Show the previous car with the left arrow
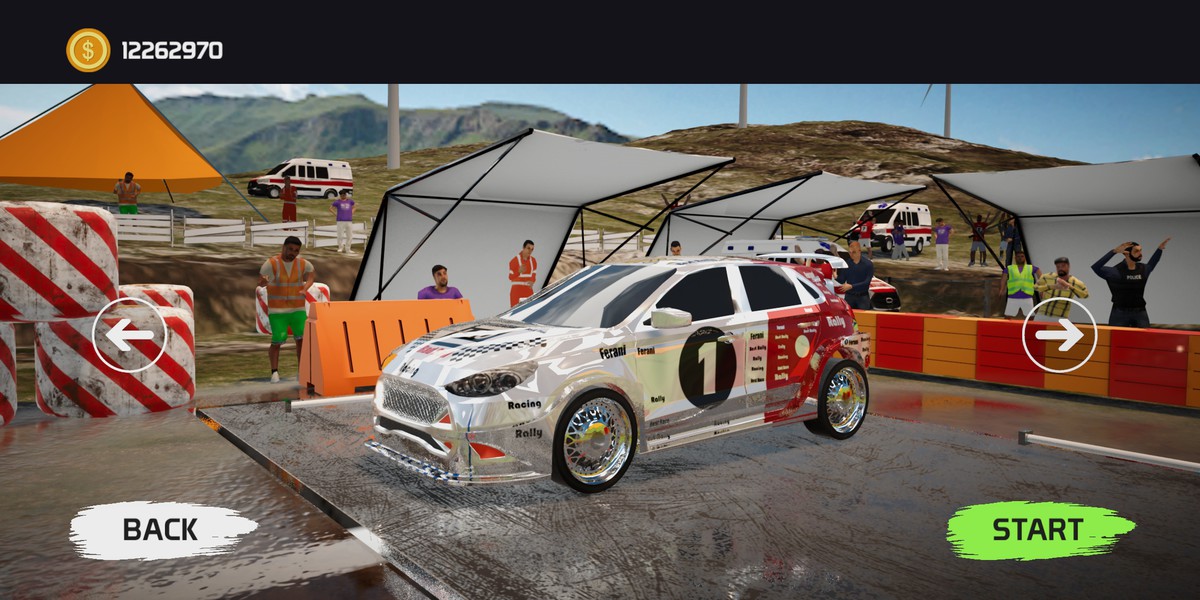The width and height of the screenshot is (1200, 600). [129, 335]
